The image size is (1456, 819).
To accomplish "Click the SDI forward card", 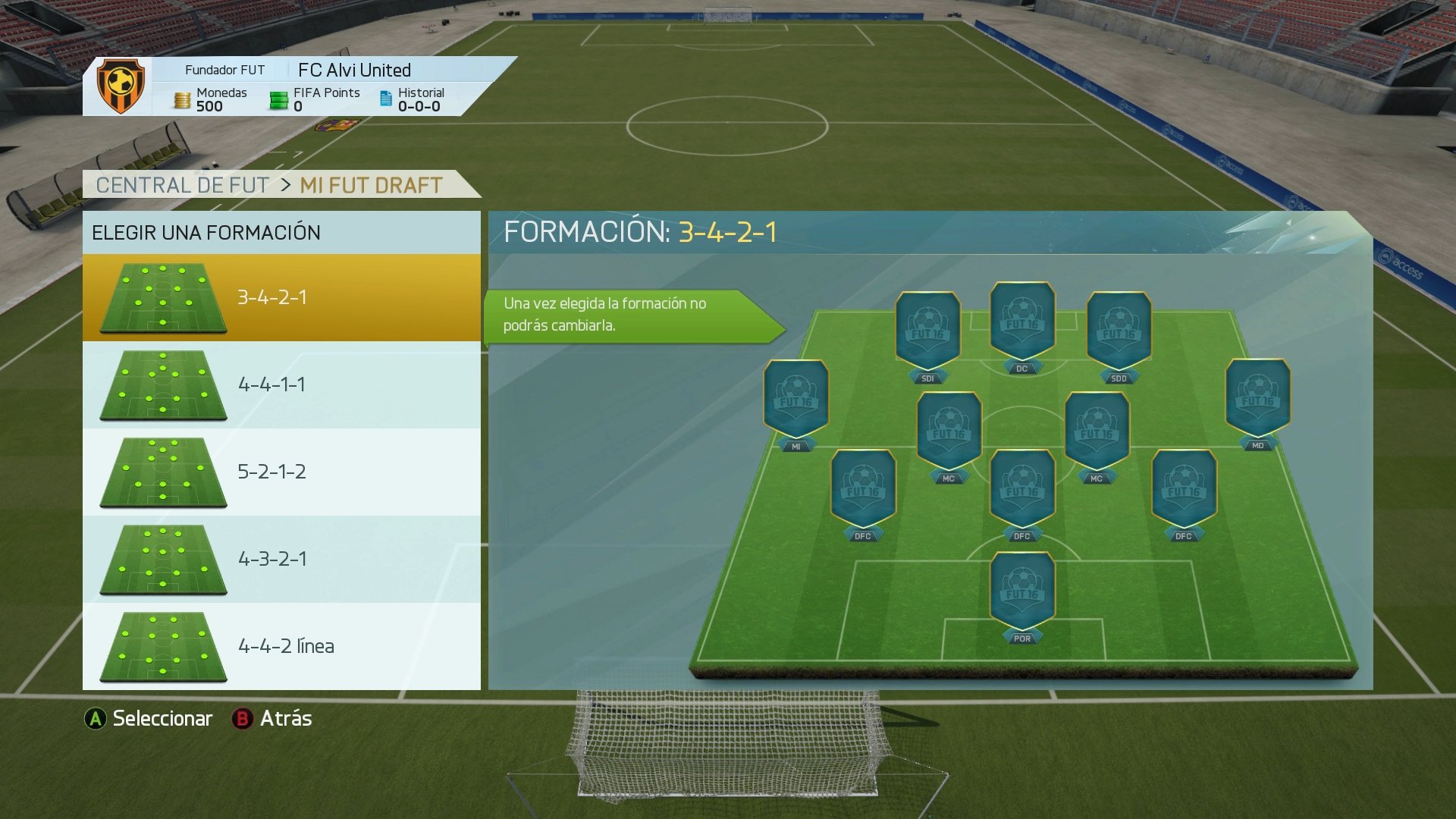I will click(x=927, y=322).
